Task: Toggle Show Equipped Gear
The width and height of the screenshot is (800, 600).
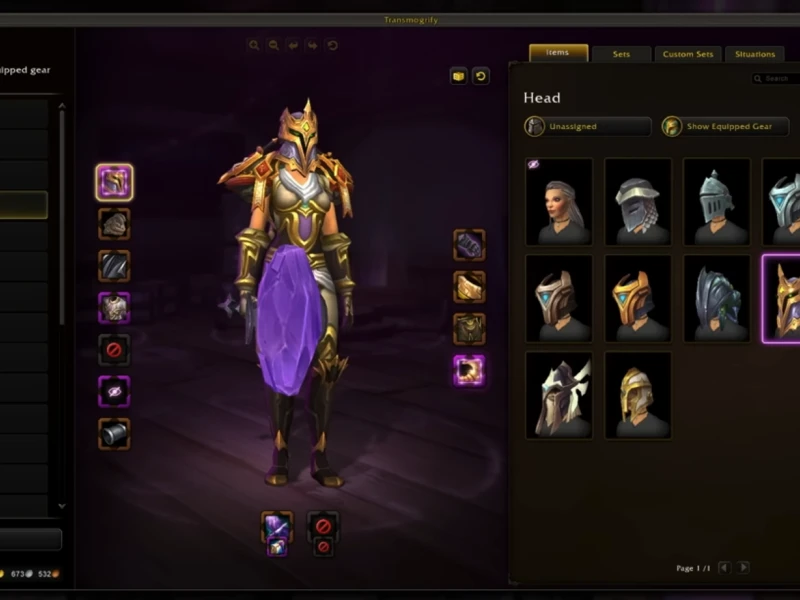Action: pyautogui.click(x=724, y=127)
